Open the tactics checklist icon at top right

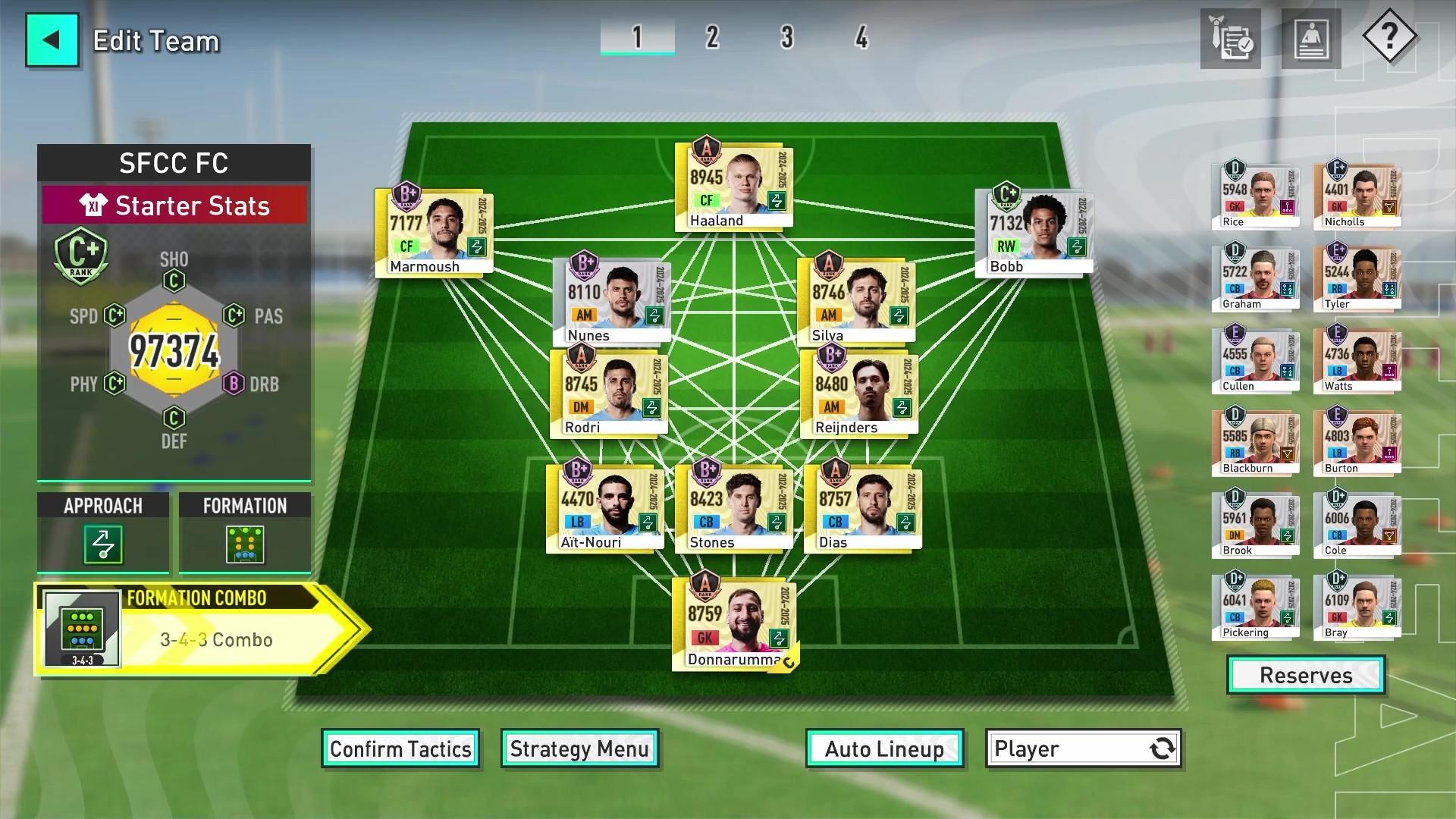coord(1229,38)
